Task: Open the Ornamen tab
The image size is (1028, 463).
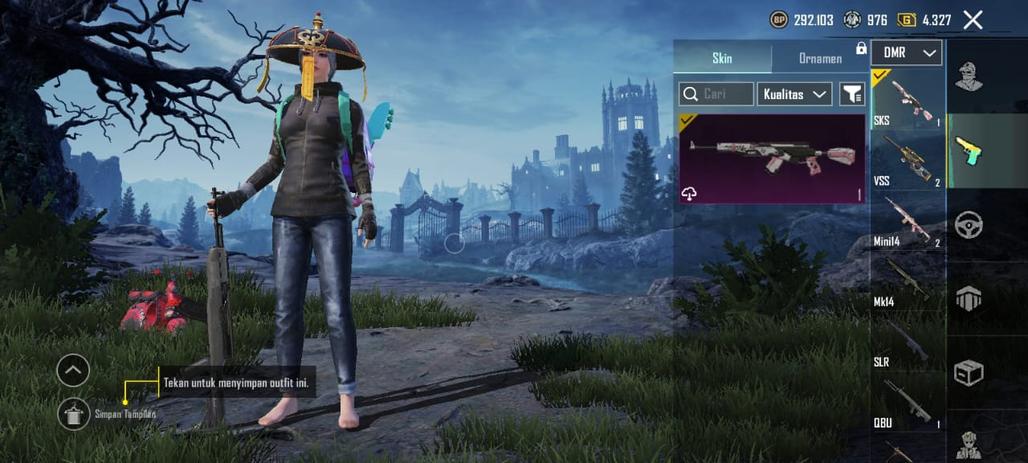Action: pyautogui.click(x=820, y=58)
